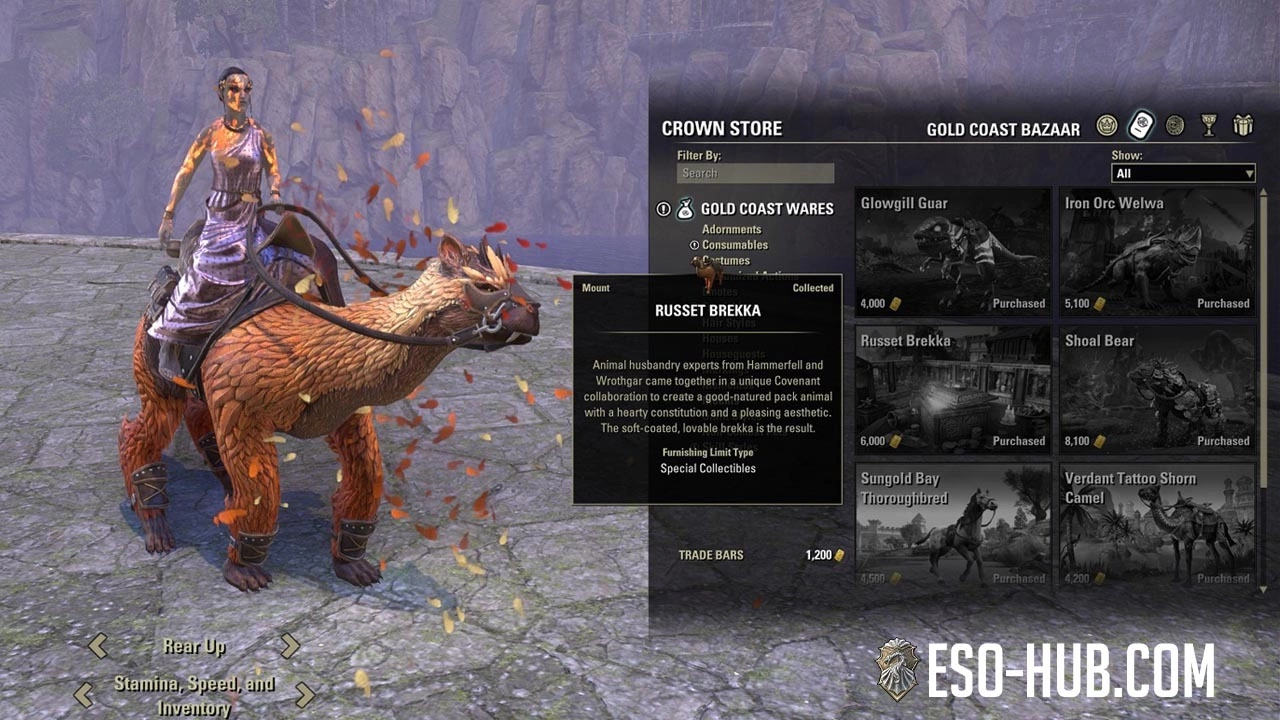This screenshot has width=1280, height=720.
Task: Click the left arrow beside Rear Up
Action: 98,646
